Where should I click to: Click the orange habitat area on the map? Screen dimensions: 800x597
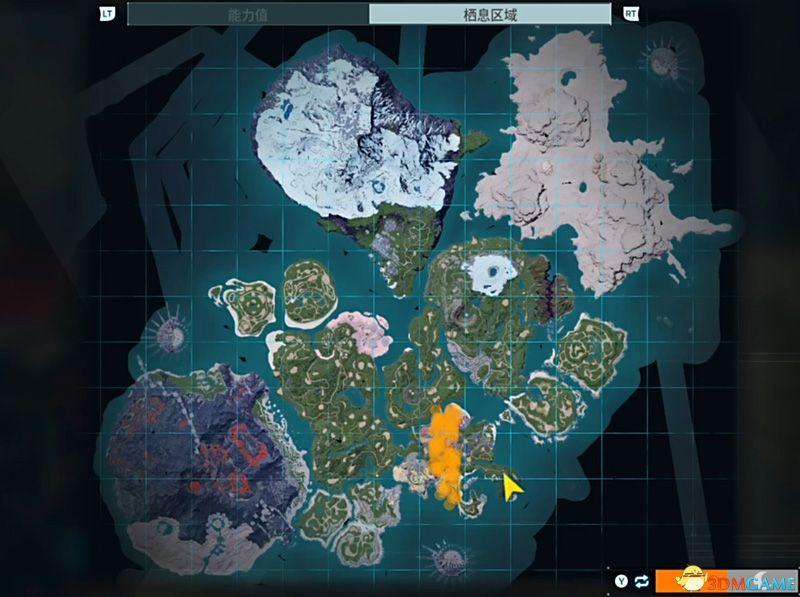coord(446,450)
